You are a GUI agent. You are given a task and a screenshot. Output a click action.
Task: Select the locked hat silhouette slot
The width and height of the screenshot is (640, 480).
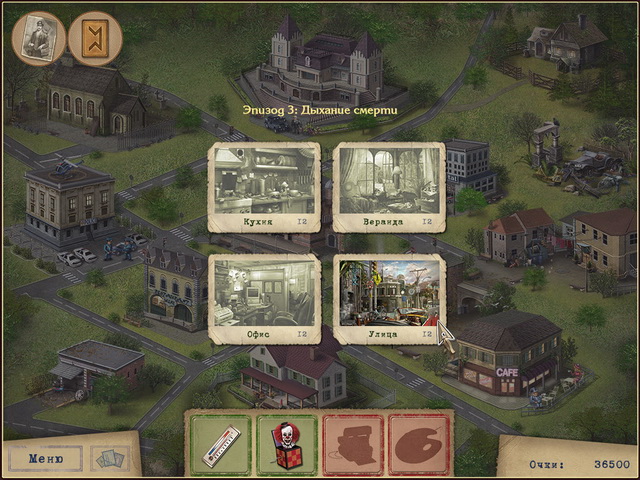(352, 444)
